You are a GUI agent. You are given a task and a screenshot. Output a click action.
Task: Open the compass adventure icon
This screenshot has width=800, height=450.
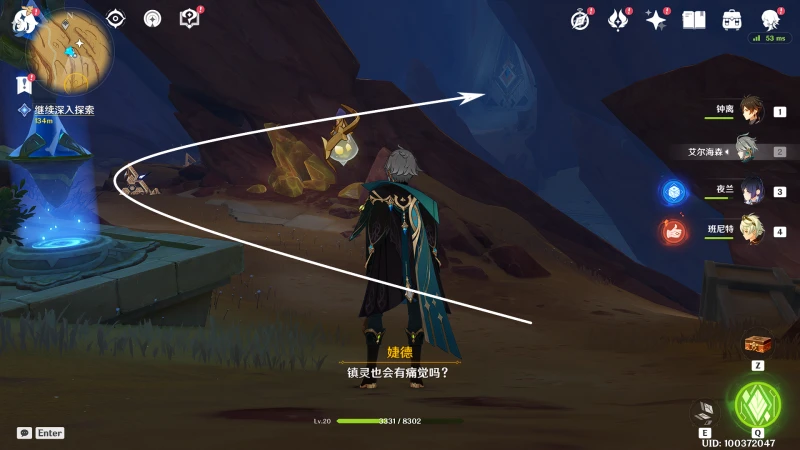pos(580,19)
